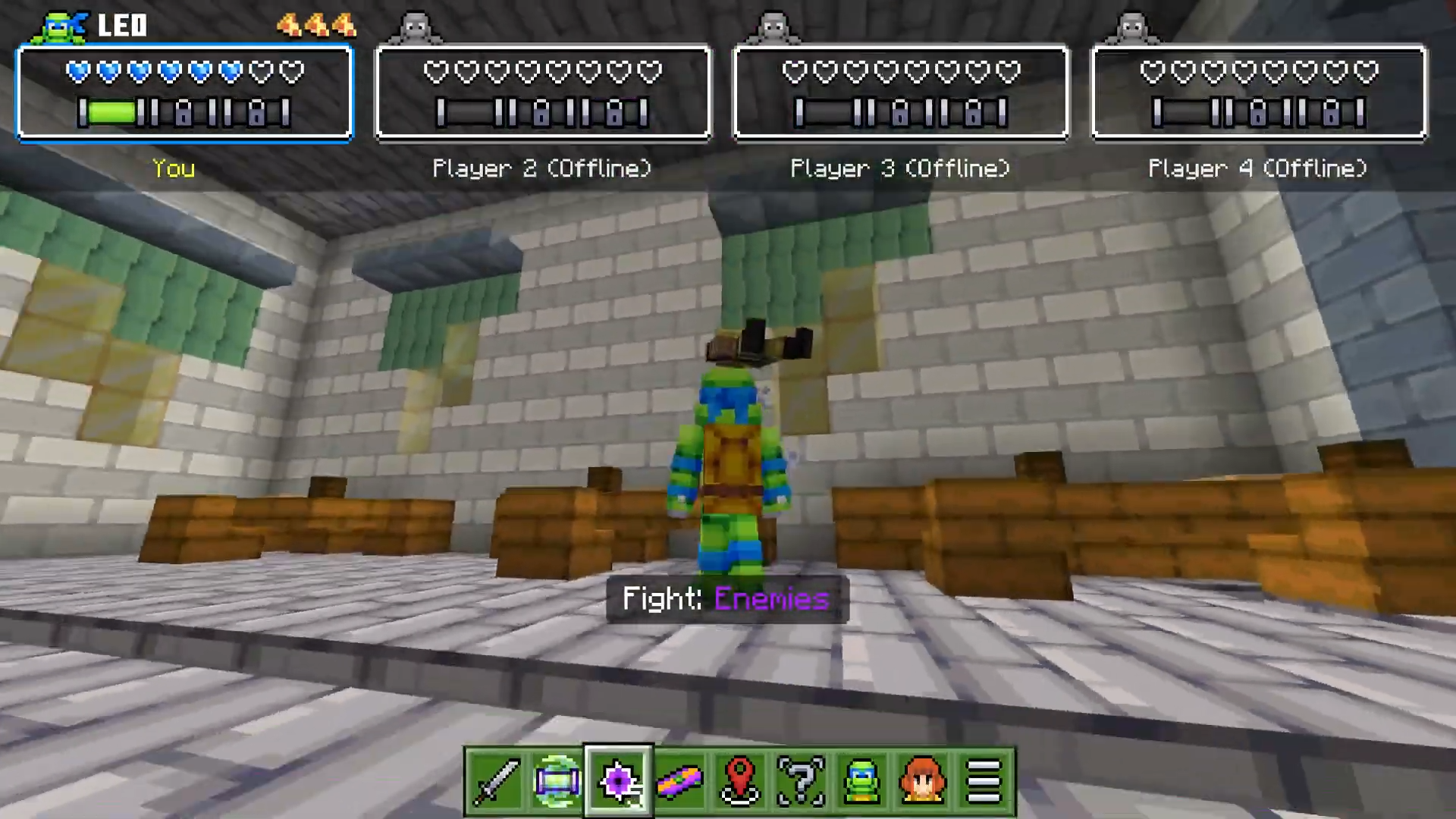Click the Player 2 offline status panel
The image size is (1456, 819).
(x=543, y=93)
